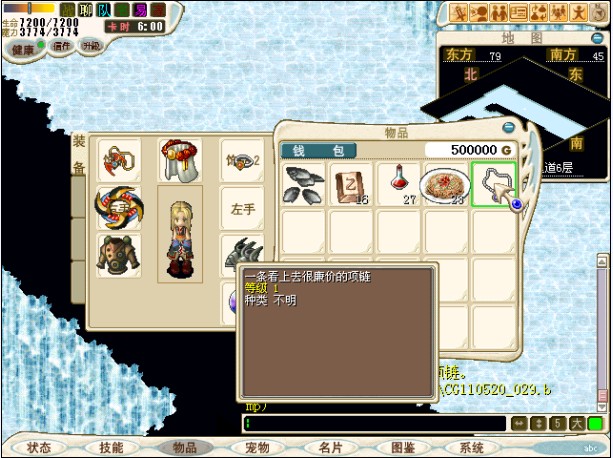Toggle the 物品 (Items) bottom menu button
This screenshot has width=613, height=458.
tap(185, 448)
